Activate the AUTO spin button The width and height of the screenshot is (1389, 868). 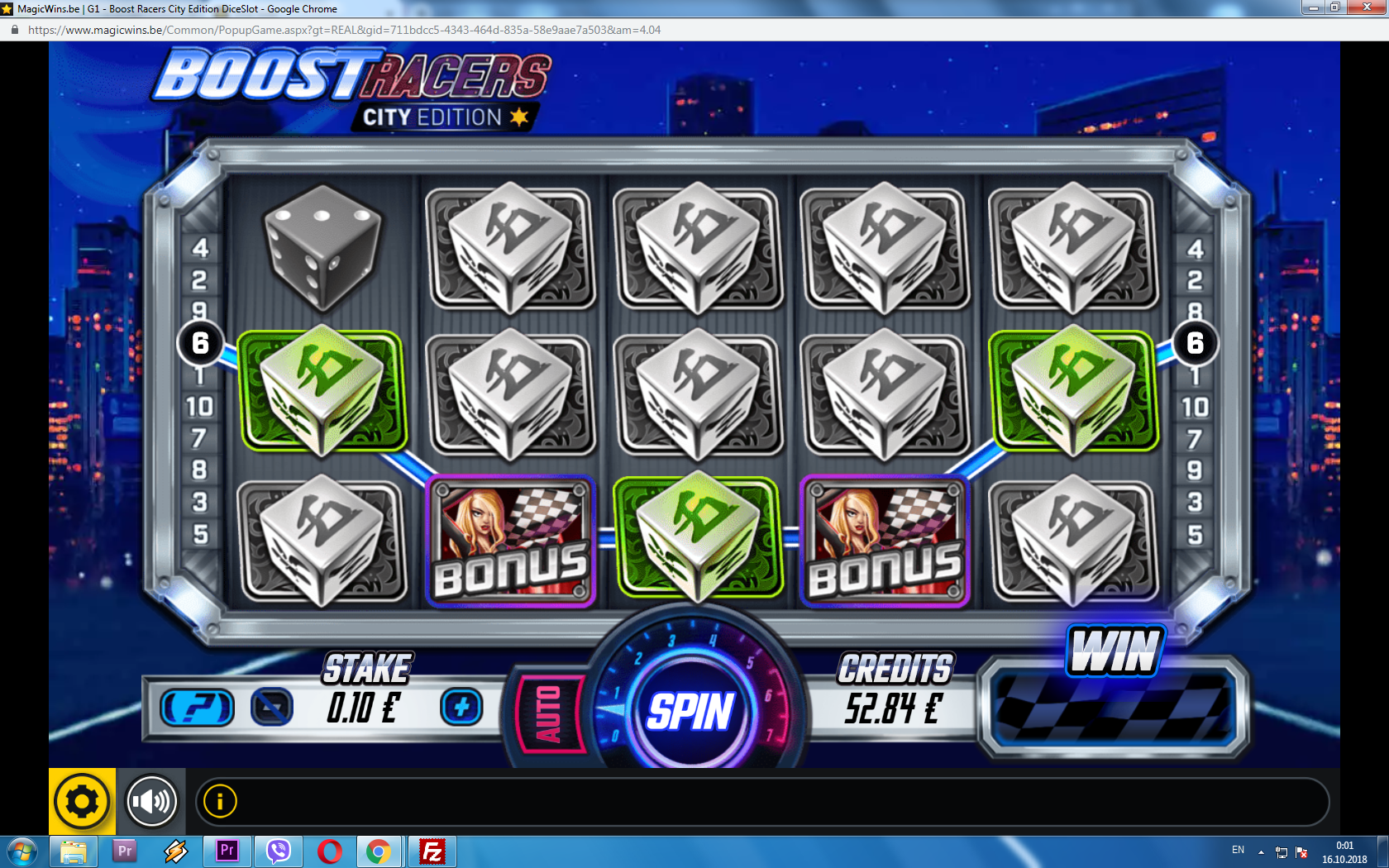[550, 713]
